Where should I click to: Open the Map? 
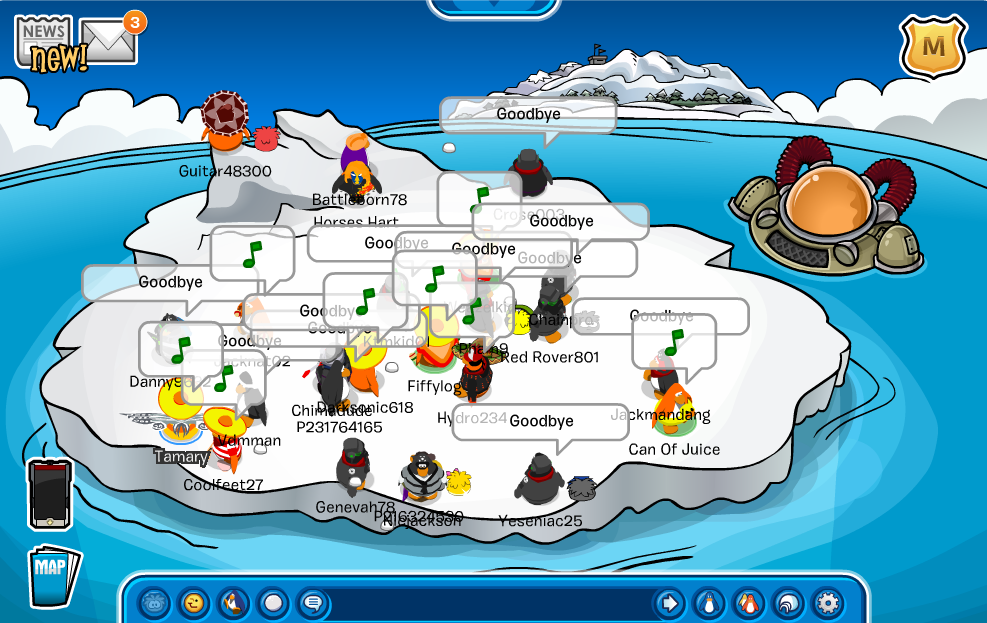52,575
